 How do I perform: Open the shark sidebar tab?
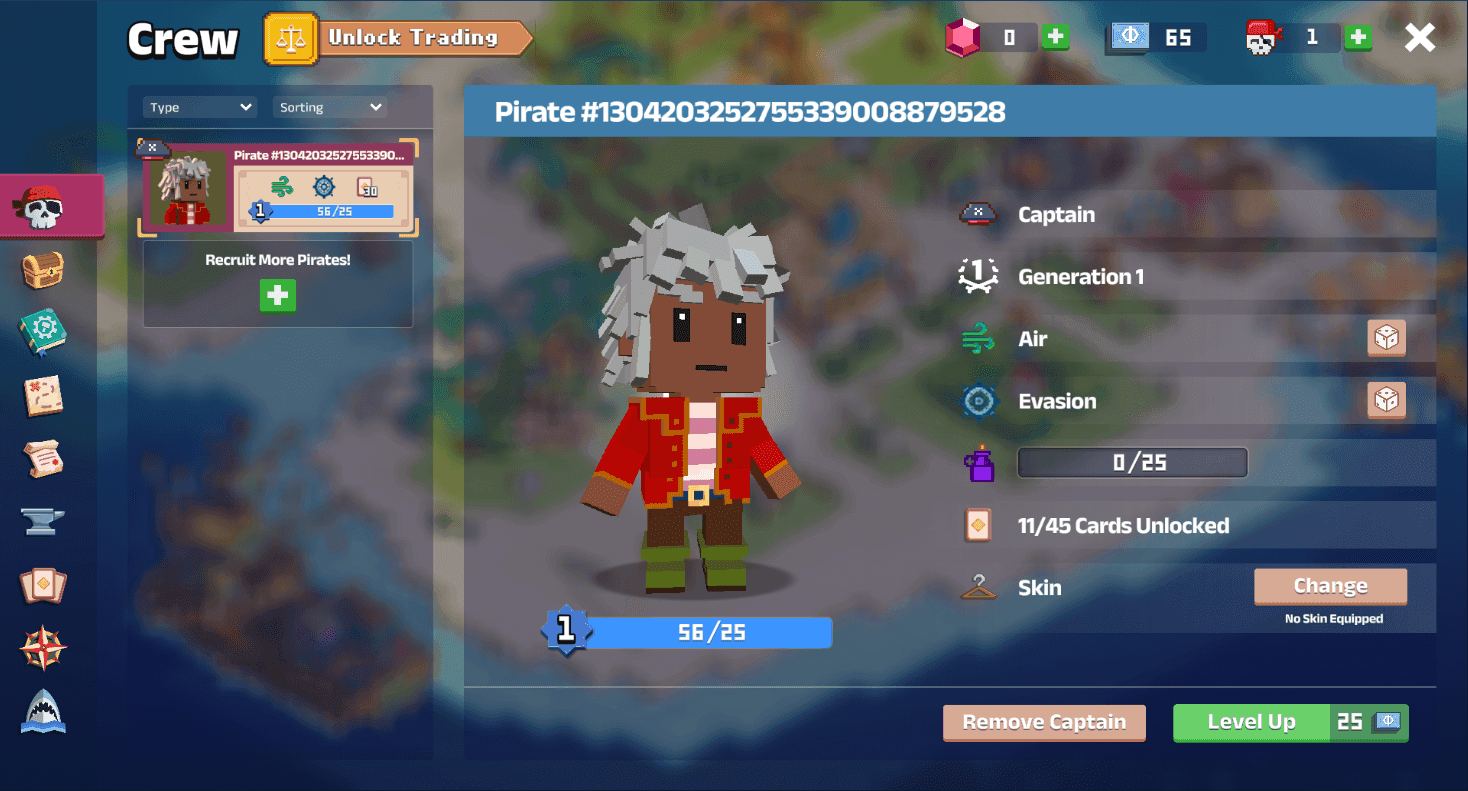(43, 712)
